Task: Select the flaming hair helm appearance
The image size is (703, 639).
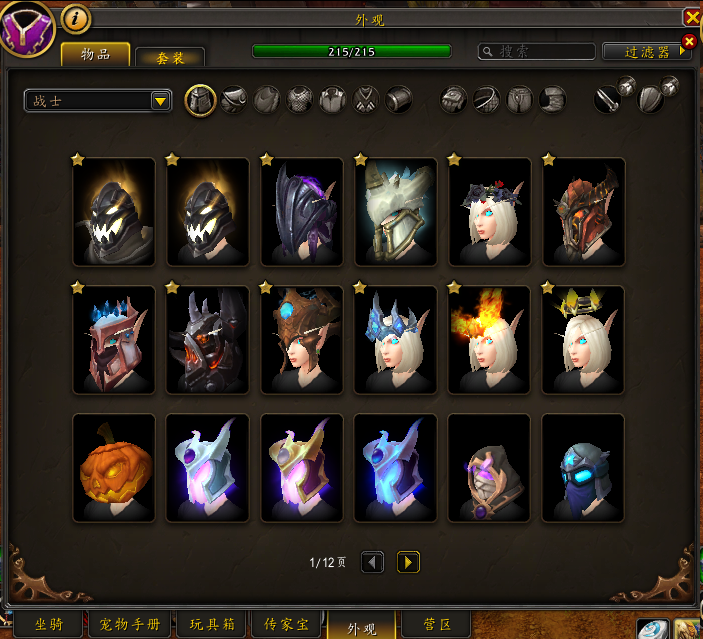Action: (x=489, y=339)
